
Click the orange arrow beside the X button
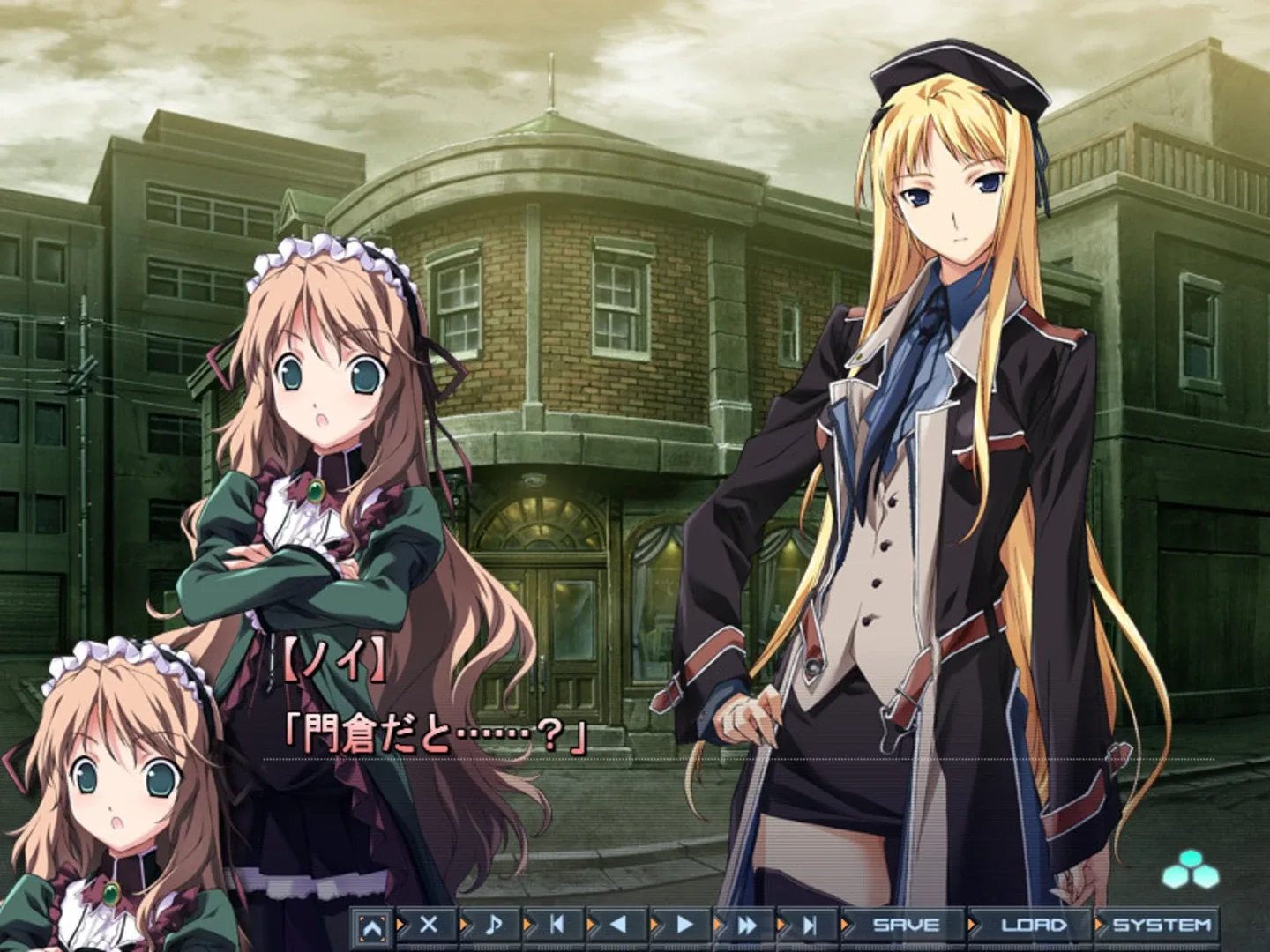pyautogui.click(x=399, y=926)
